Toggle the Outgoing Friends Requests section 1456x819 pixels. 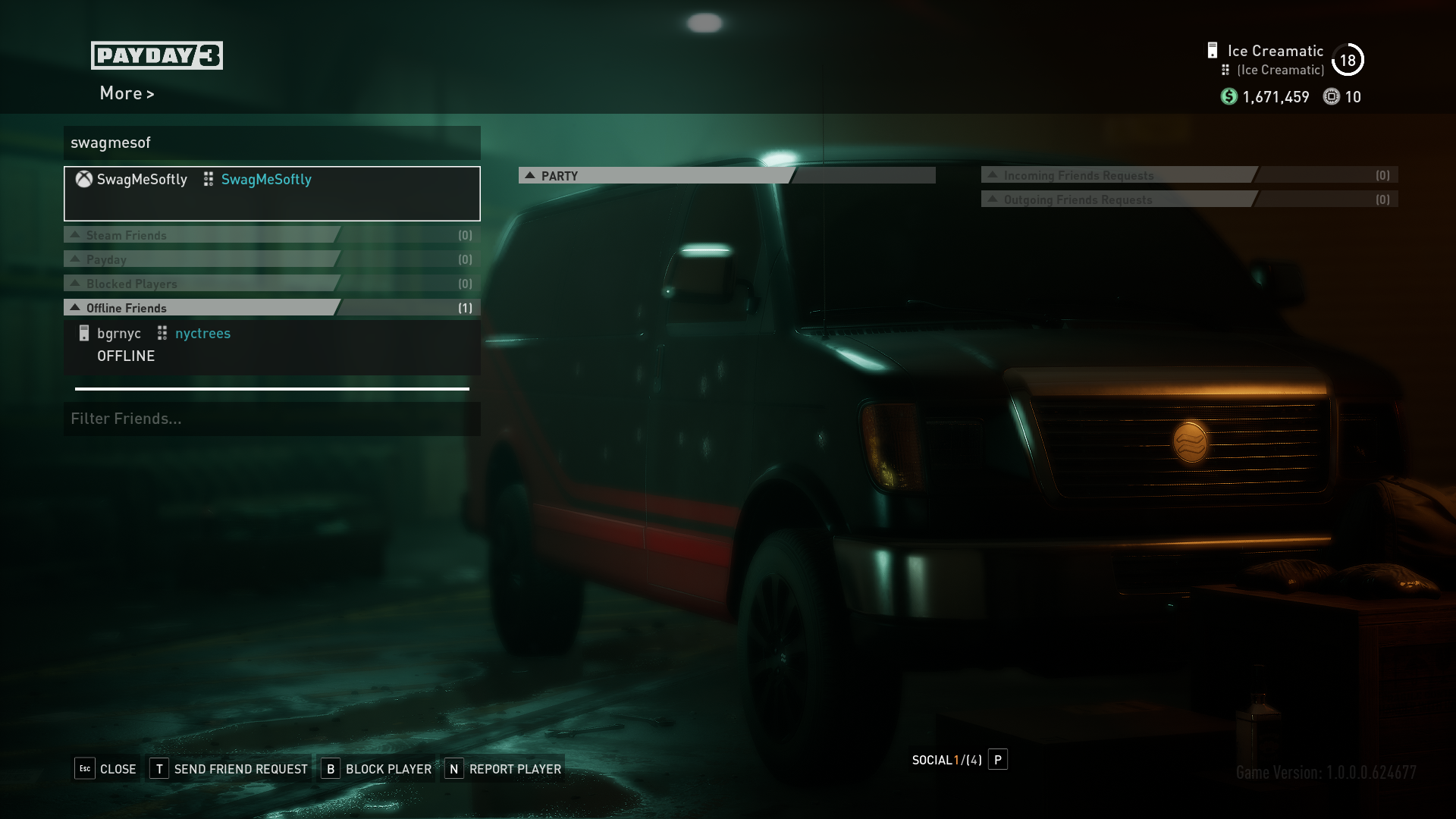1079,199
